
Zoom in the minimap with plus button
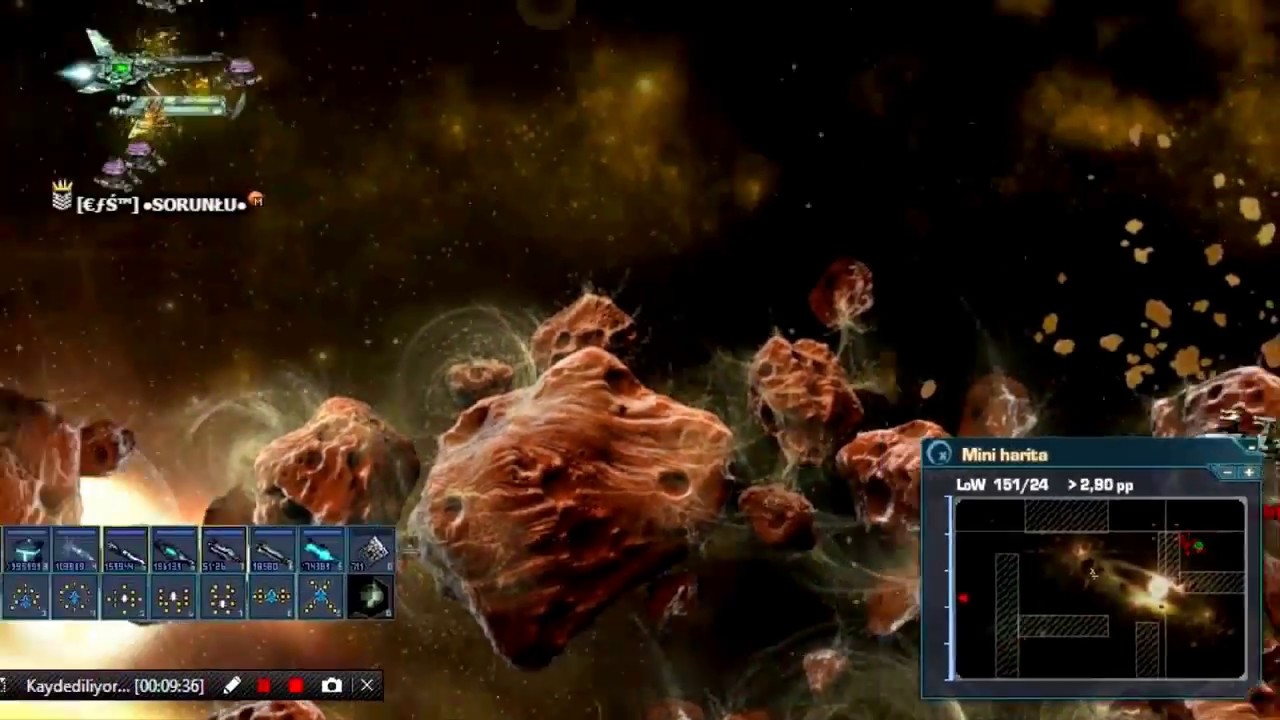[1248, 472]
